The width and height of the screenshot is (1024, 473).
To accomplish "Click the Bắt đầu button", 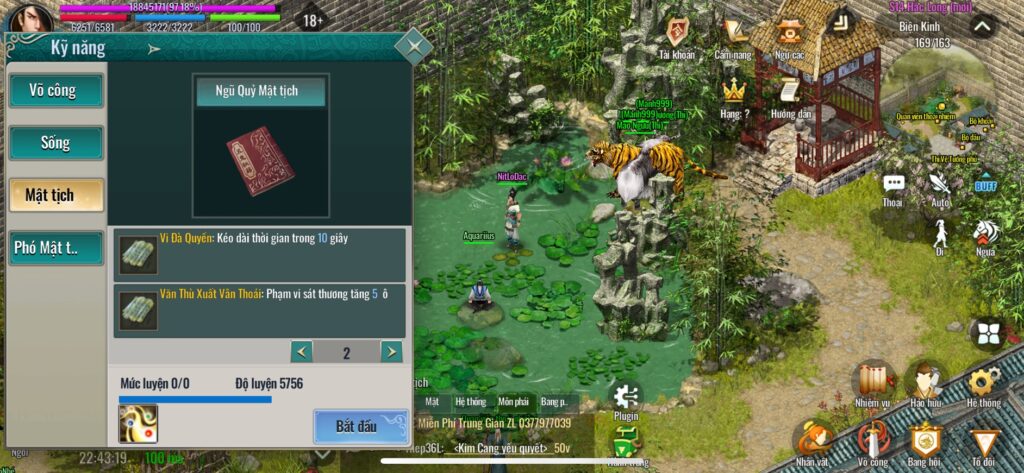I will tap(356, 426).
